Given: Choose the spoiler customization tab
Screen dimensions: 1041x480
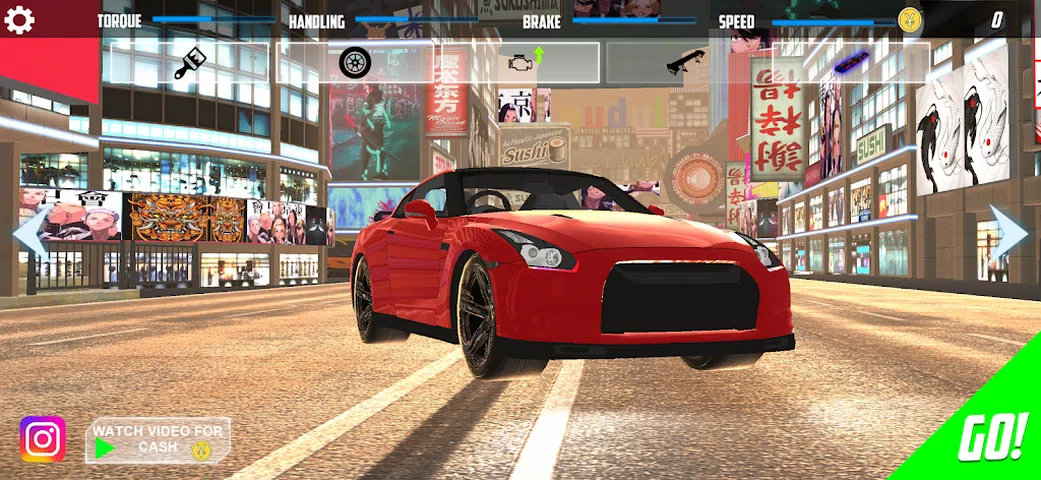Looking at the screenshot, I should [x=686, y=63].
